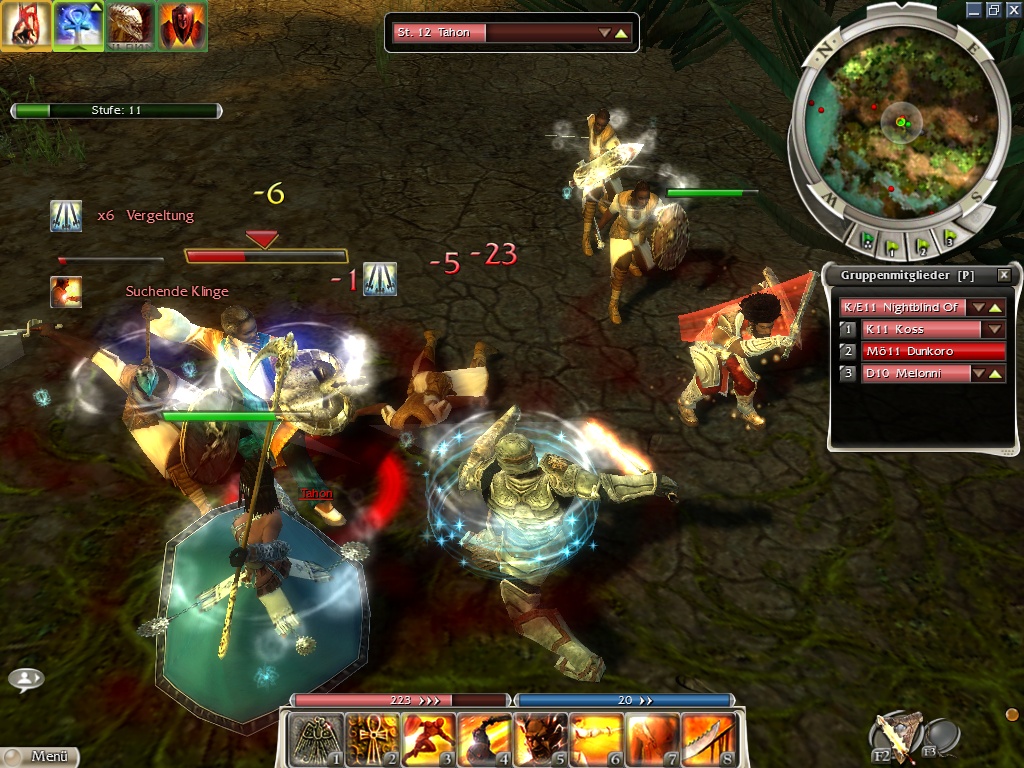Close the Gruppenmitglieder party window

(1004, 275)
